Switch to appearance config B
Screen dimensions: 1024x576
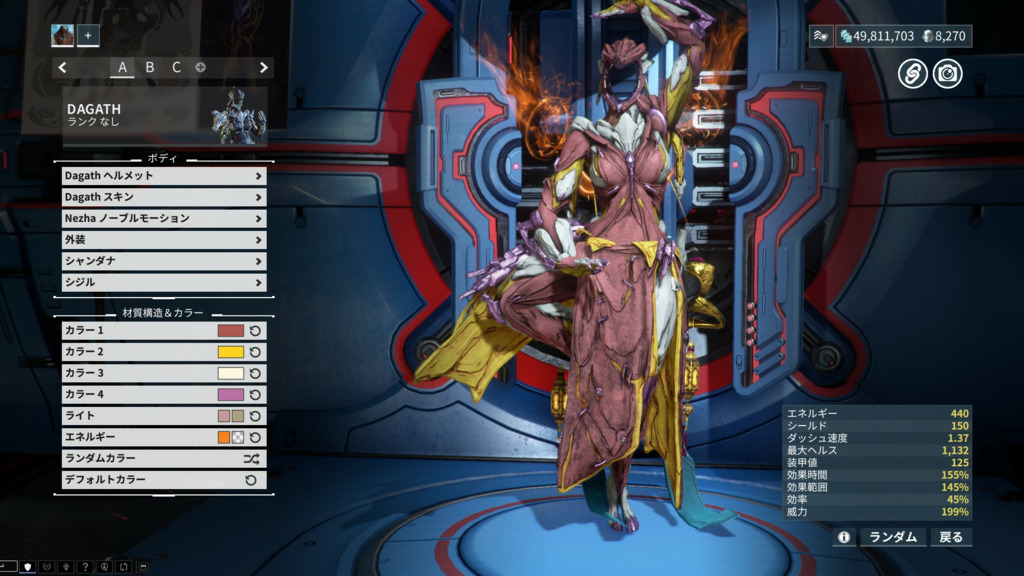(x=150, y=68)
